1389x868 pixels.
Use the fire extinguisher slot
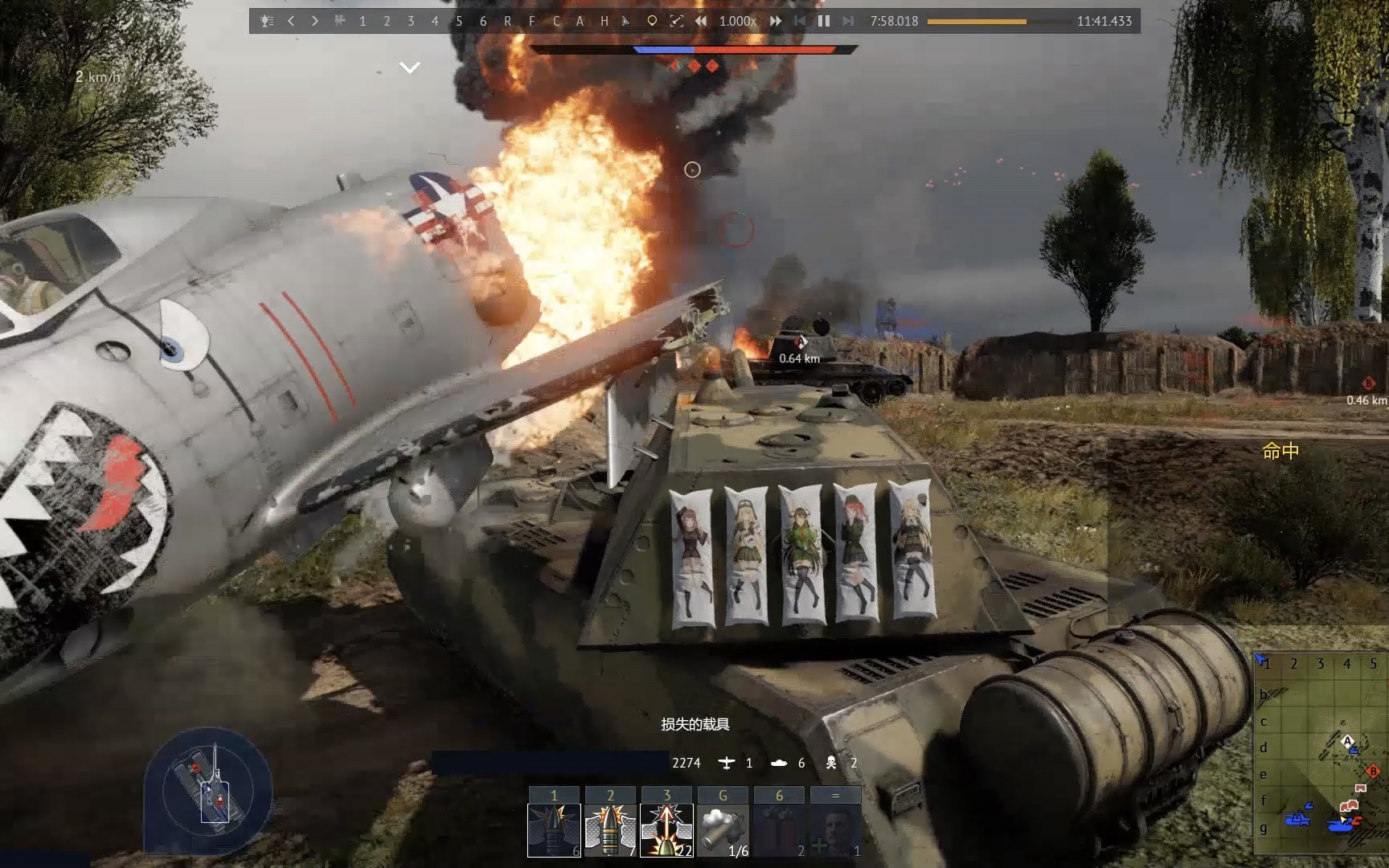click(779, 829)
